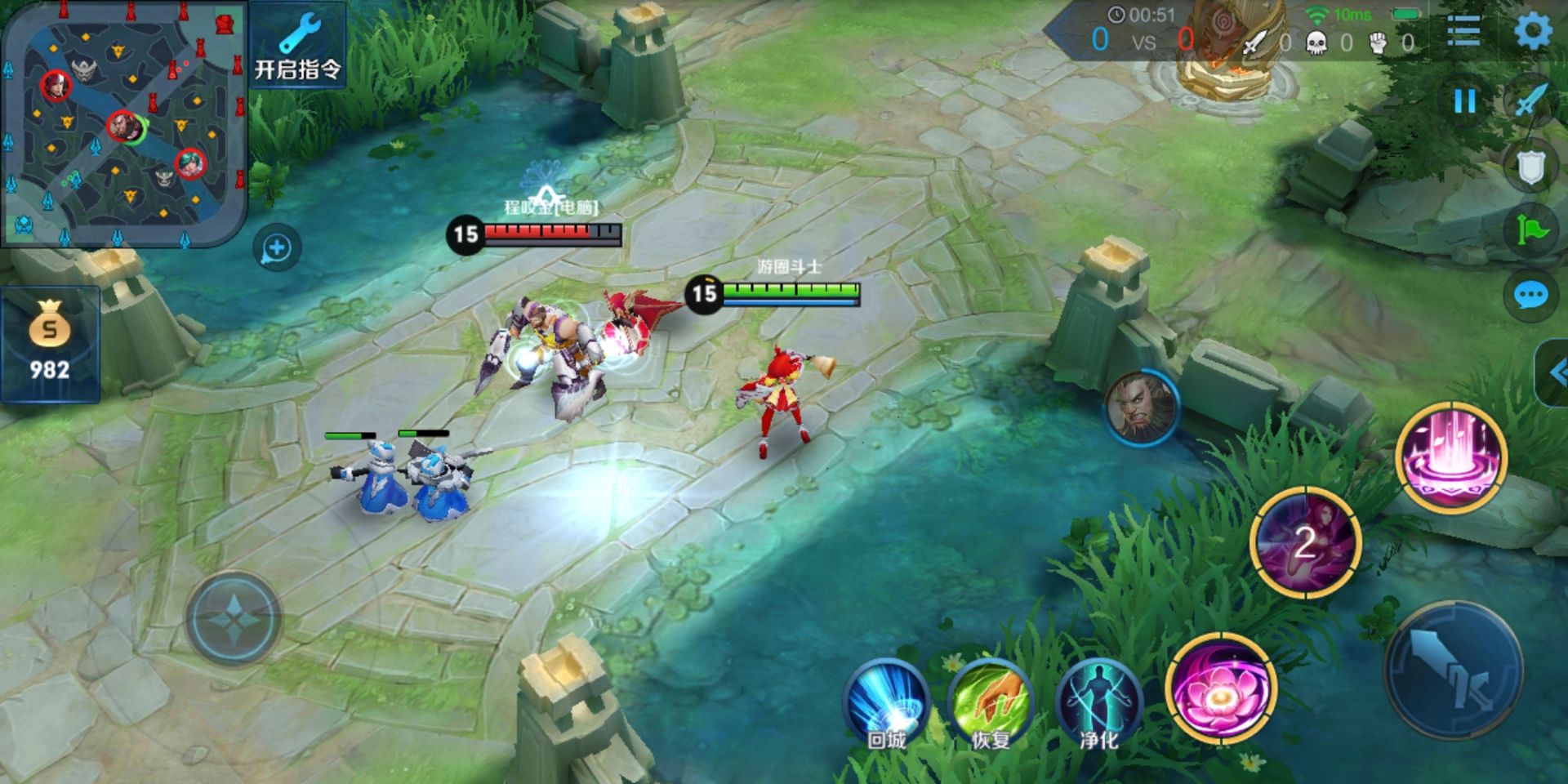Screen dimensions: 1568x784
Task: Expand the right-edge arrow panel
Action: pyautogui.click(x=1553, y=373)
